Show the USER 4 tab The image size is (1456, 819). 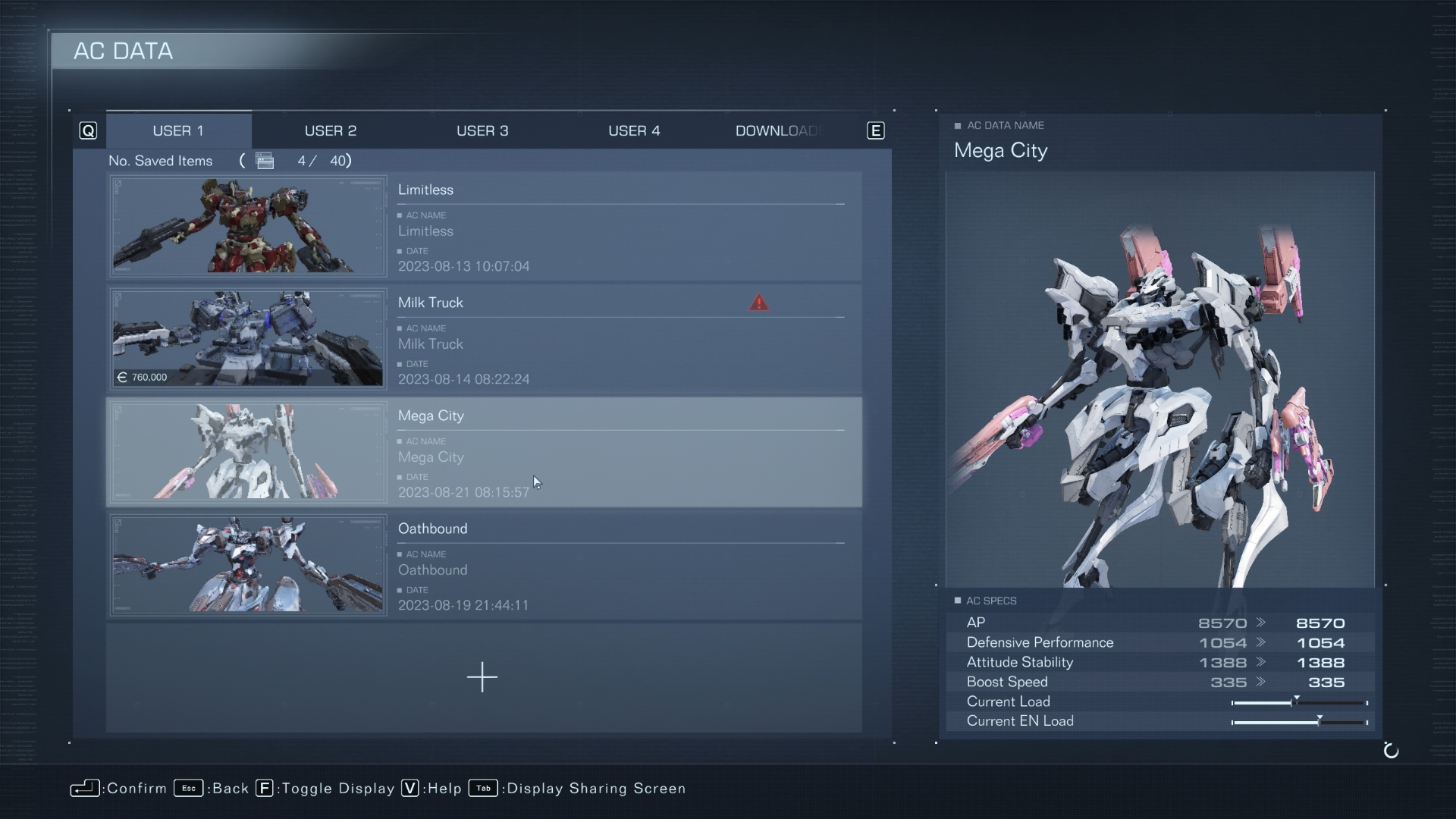coord(634,130)
